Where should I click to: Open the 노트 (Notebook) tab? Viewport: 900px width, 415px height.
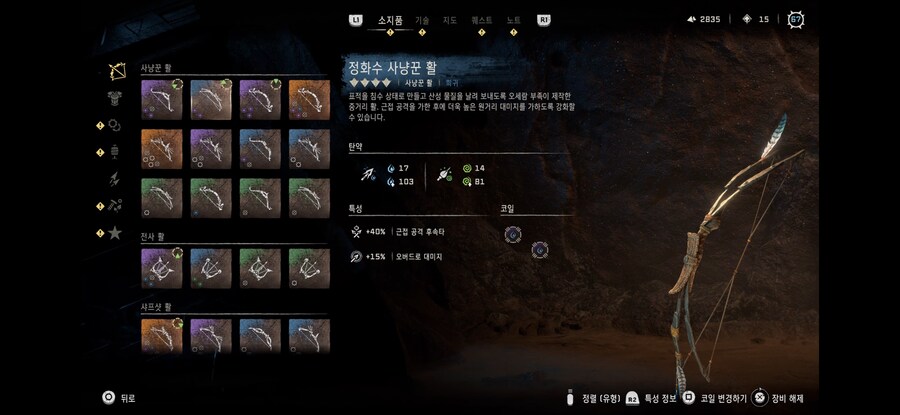(513, 19)
